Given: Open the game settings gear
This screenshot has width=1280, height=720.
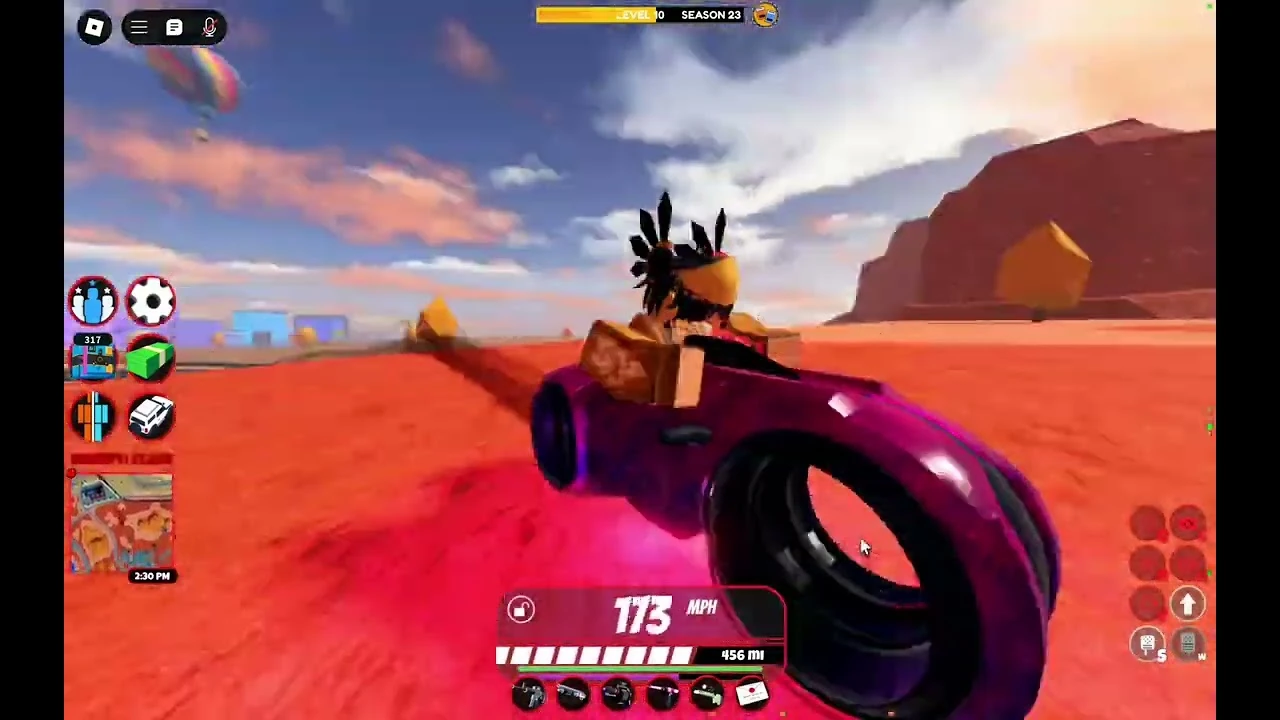Looking at the screenshot, I should tap(151, 302).
